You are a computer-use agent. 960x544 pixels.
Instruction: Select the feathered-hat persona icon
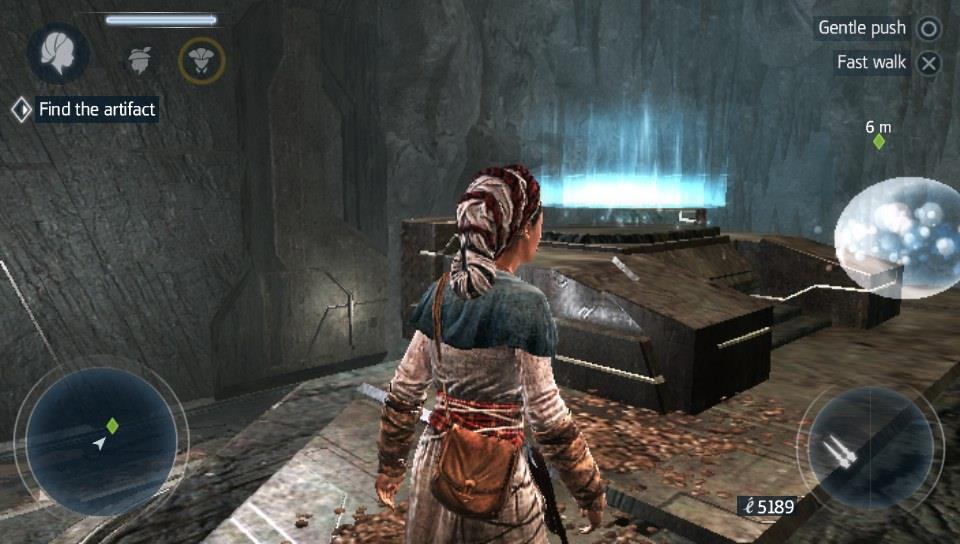140,60
